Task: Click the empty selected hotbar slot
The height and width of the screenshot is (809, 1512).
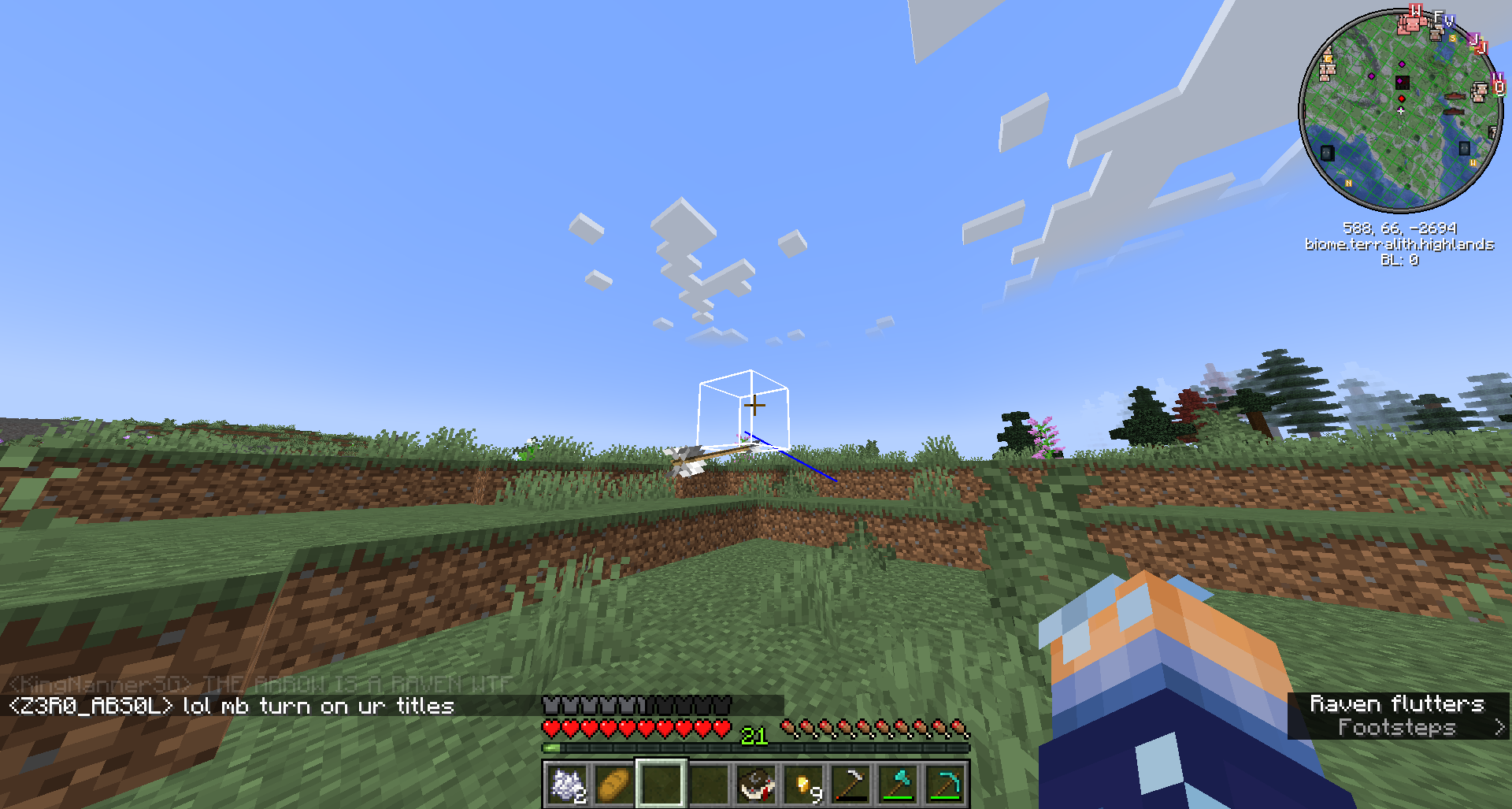Action: tap(661, 783)
